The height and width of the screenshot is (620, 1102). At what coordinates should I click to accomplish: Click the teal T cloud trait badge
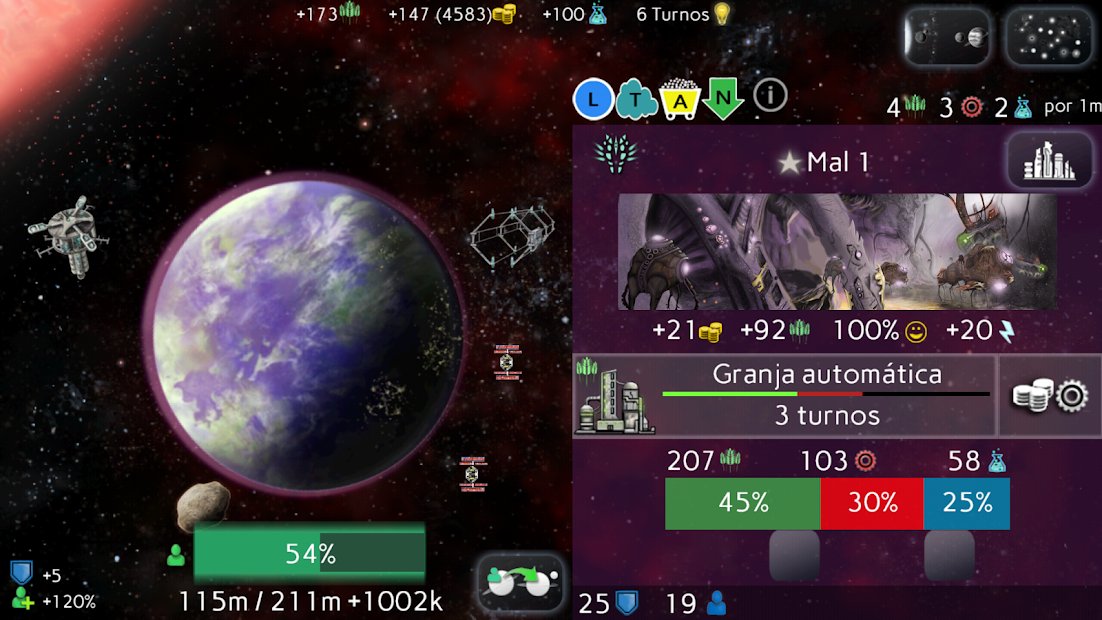click(637, 98)
